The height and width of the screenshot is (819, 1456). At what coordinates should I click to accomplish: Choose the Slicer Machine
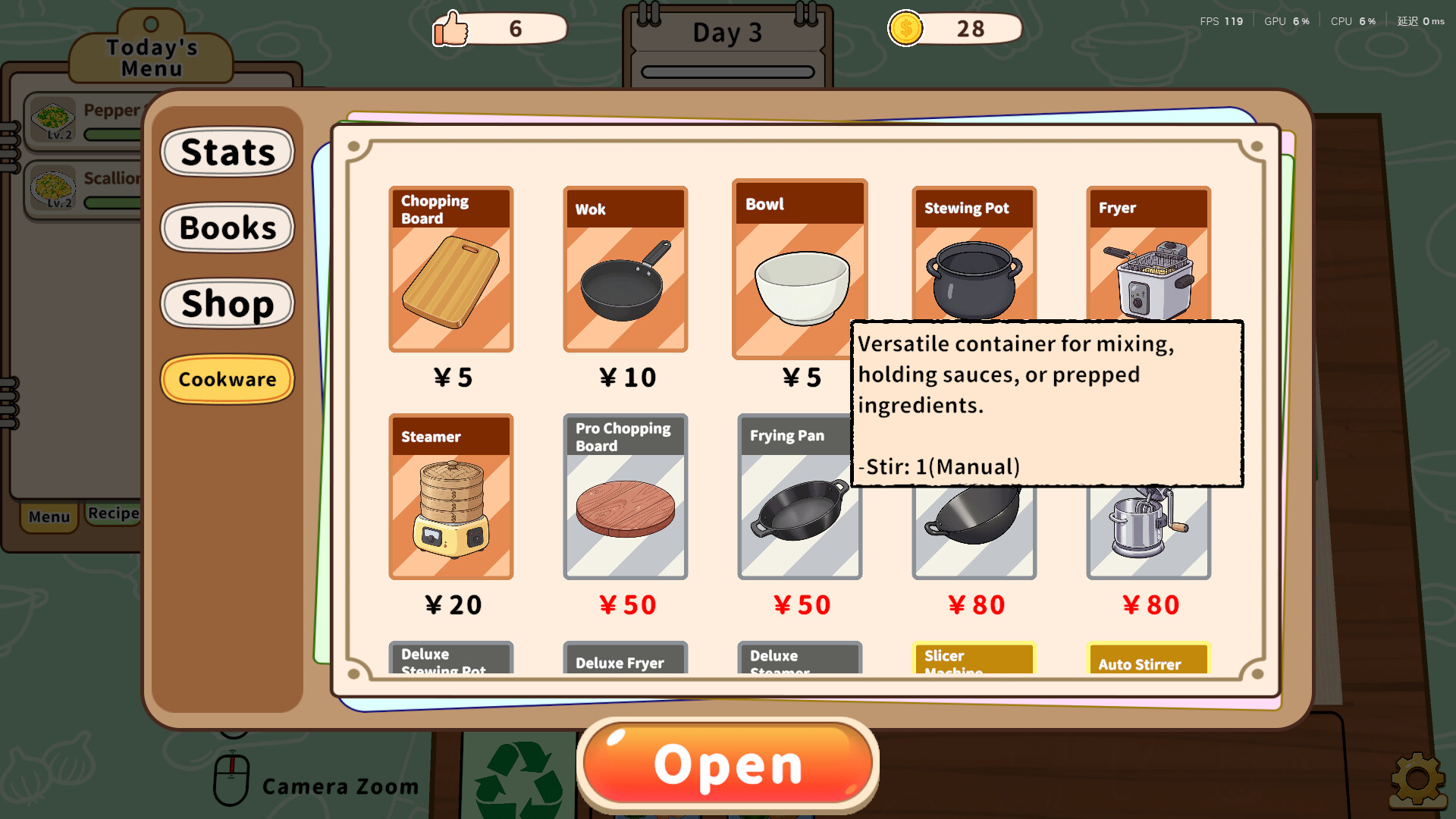pyautogui.click(x=974, y=660)
